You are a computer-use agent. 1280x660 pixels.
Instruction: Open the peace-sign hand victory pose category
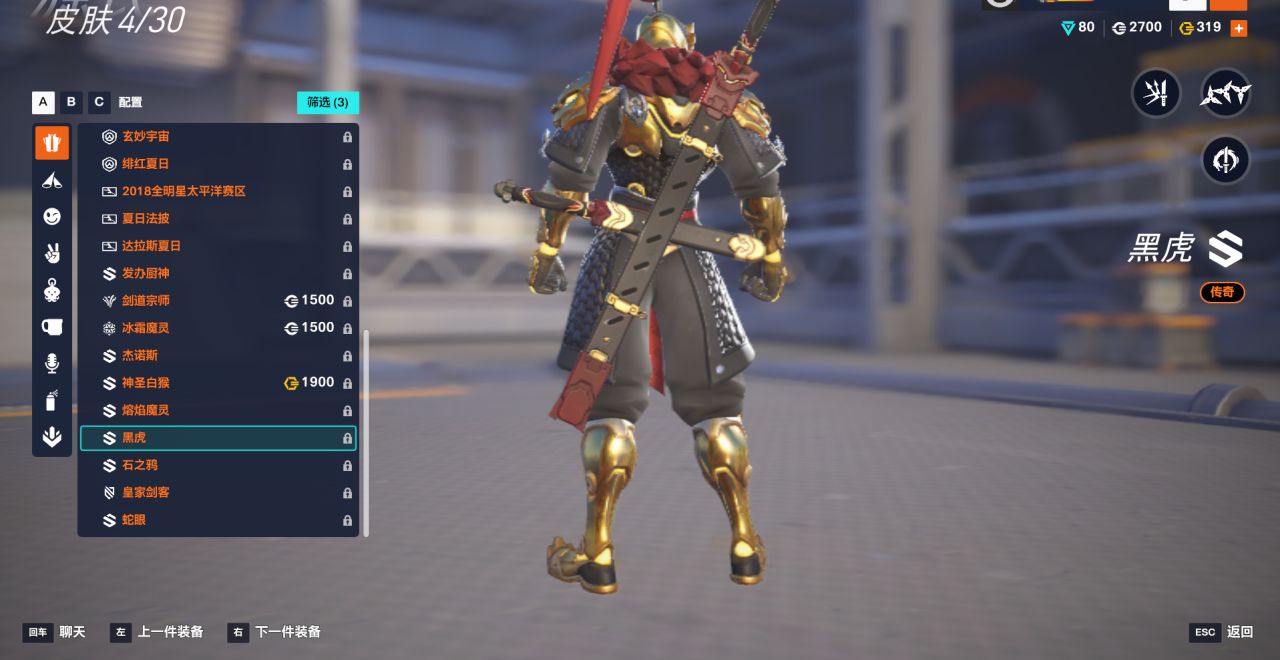(52, 253)
